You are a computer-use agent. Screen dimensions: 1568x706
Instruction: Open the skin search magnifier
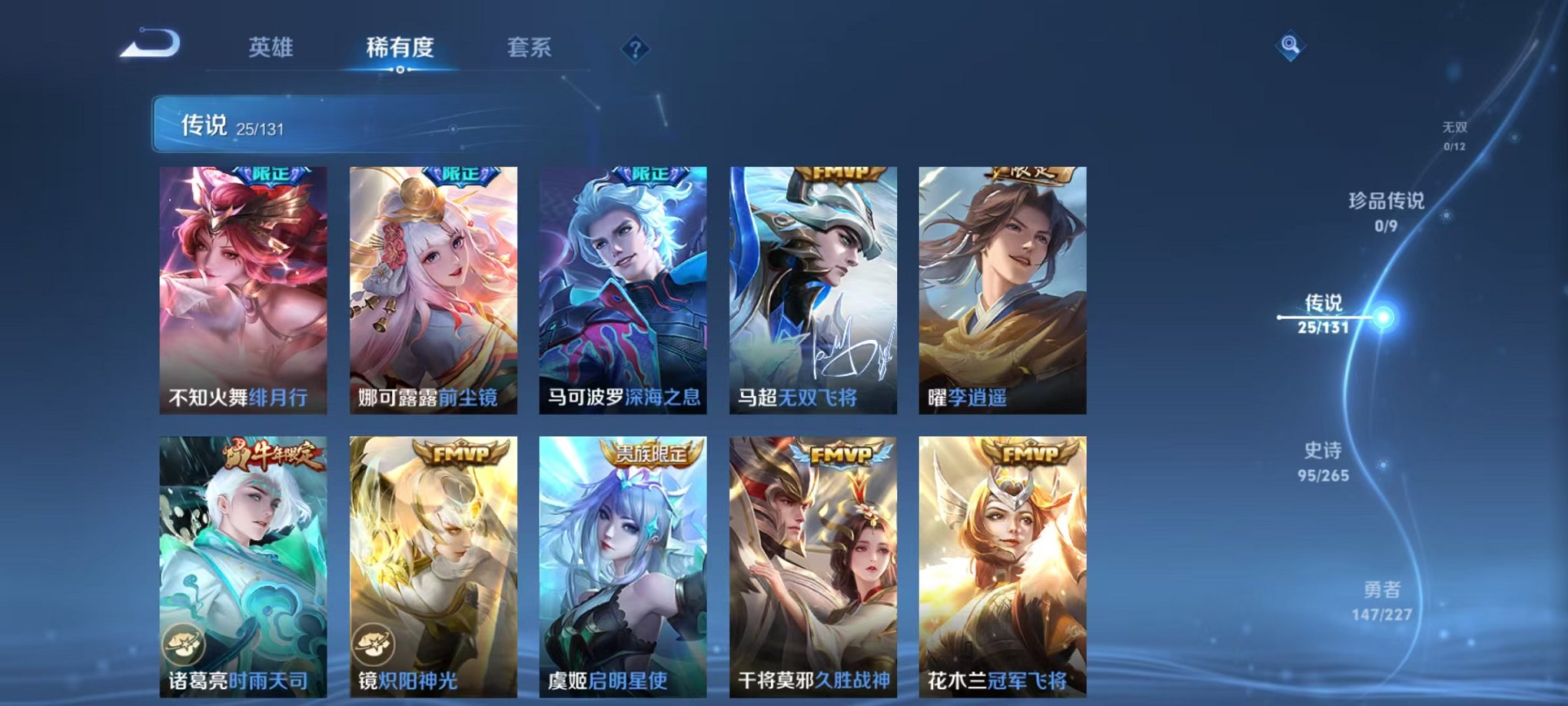(1291, 46)
